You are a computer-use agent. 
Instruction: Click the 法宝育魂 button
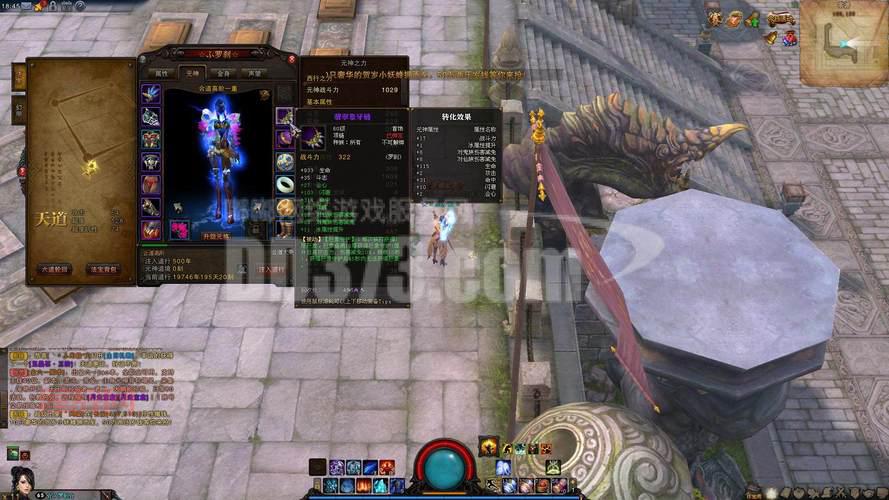[105, 269]
